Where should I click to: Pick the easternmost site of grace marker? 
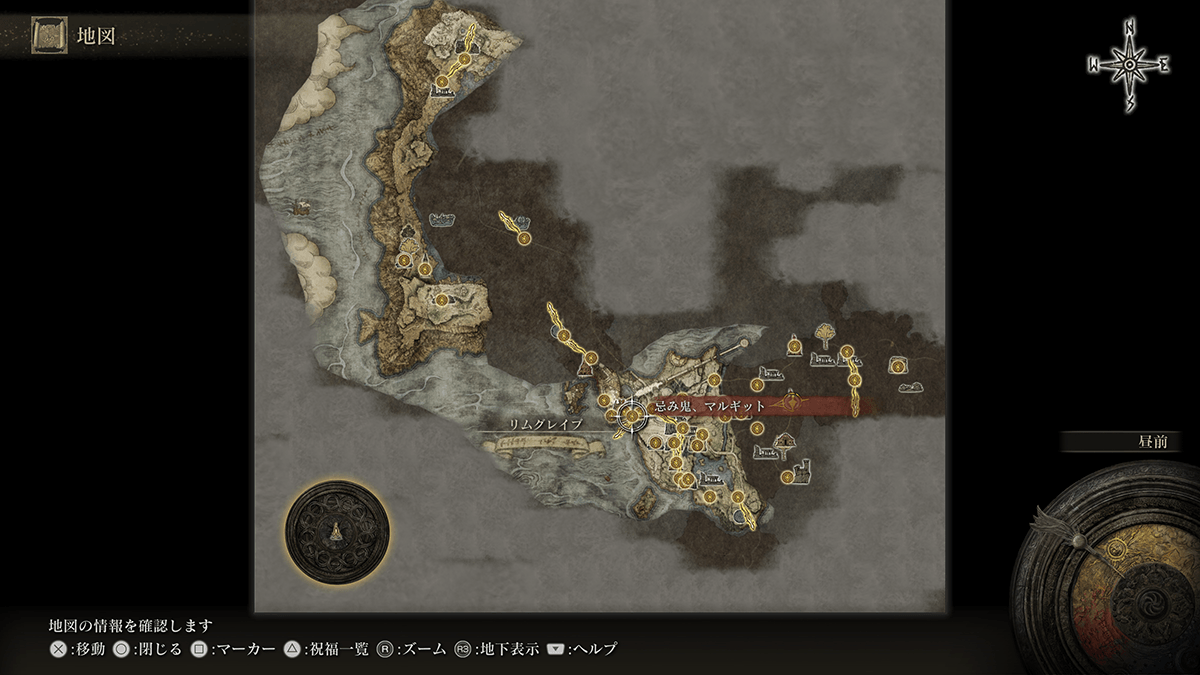point(898,366)
